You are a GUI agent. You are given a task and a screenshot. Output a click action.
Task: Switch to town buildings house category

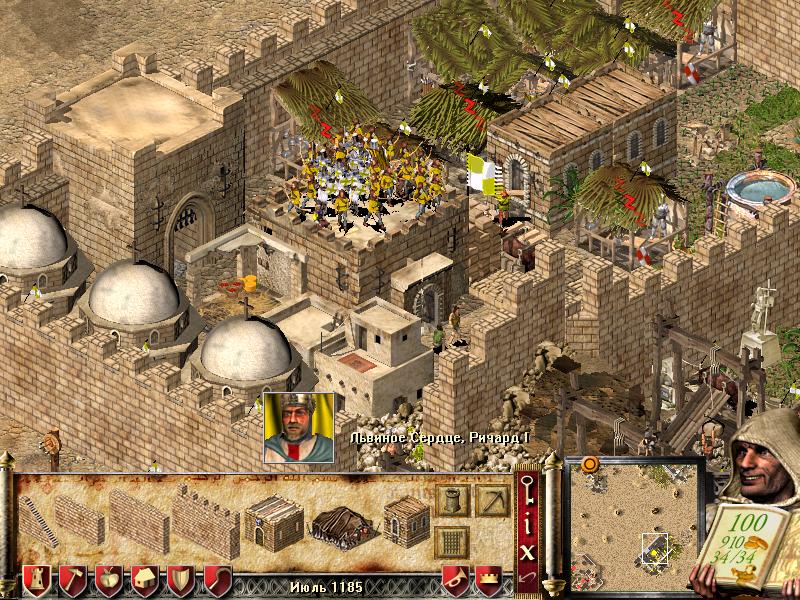pos(146,579)
